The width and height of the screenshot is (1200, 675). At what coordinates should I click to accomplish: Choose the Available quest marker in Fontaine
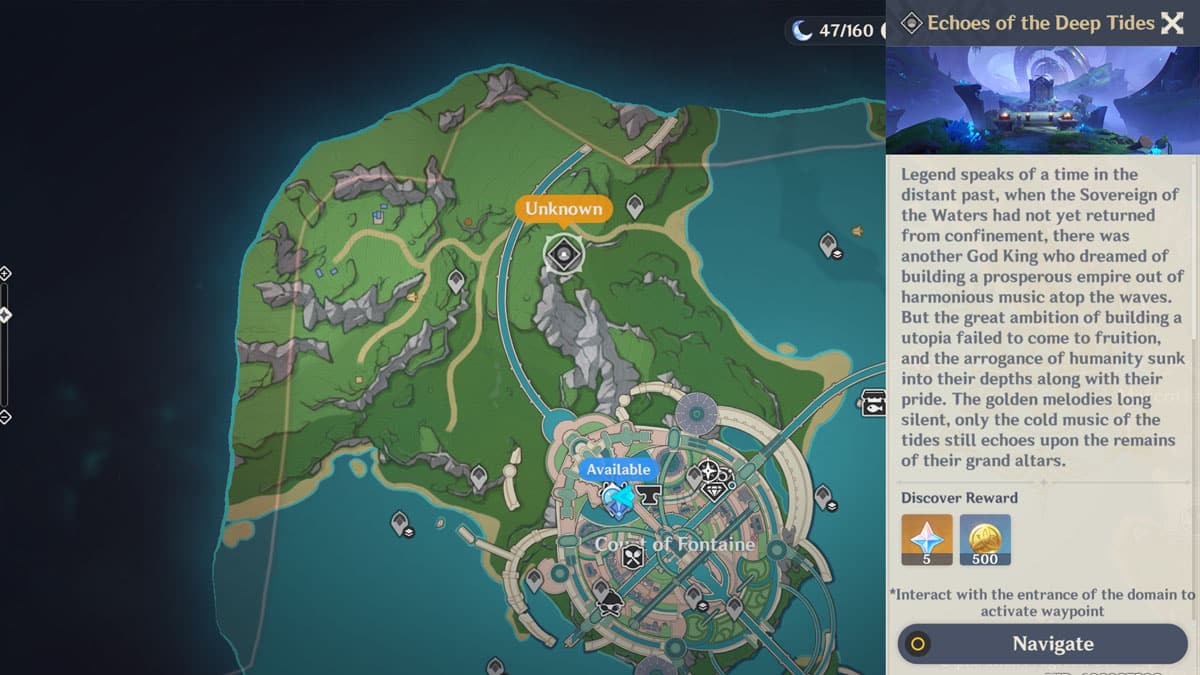617,497
